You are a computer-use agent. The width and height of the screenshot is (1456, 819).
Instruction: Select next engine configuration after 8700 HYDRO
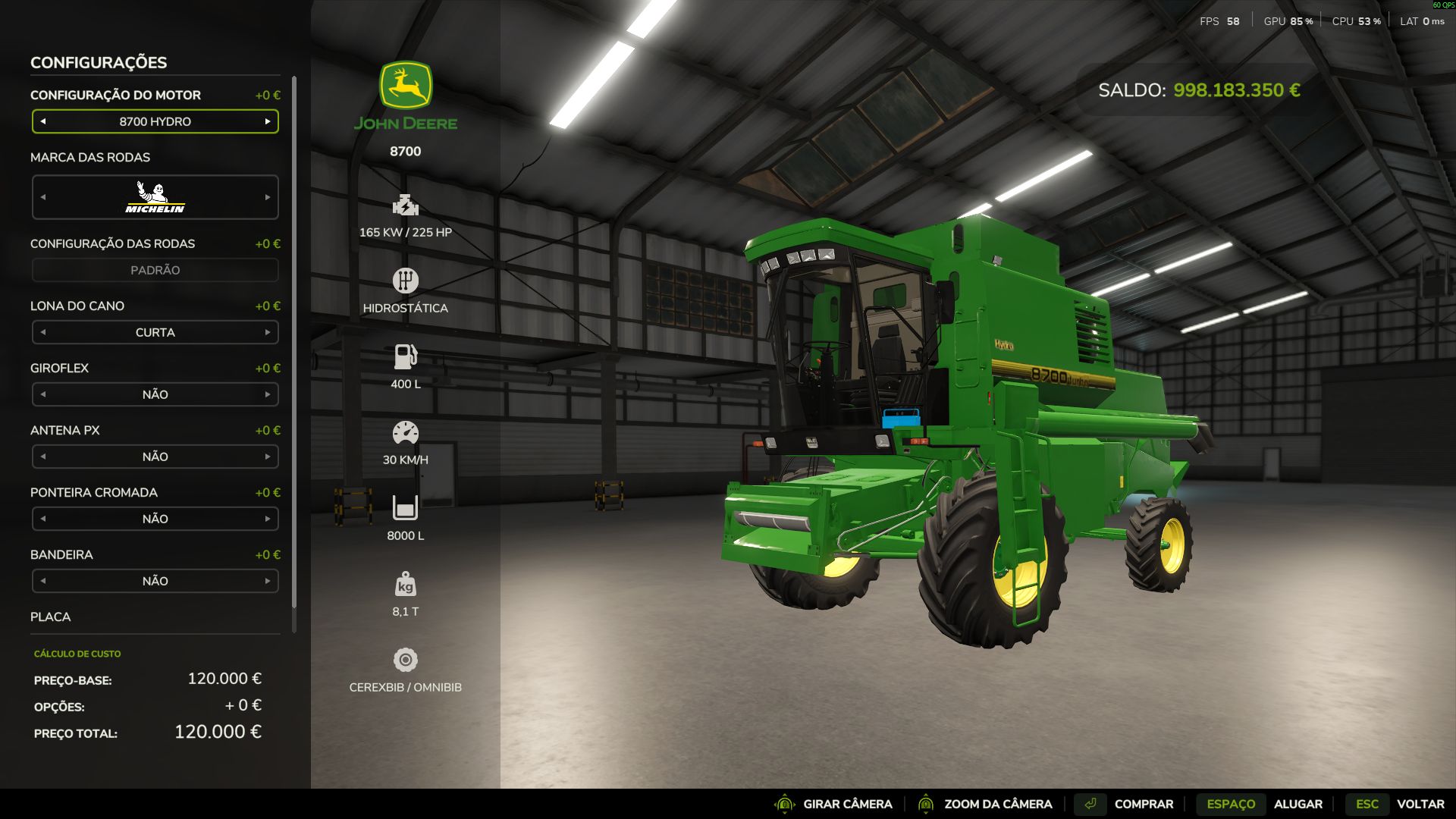[x=268, y=121]
